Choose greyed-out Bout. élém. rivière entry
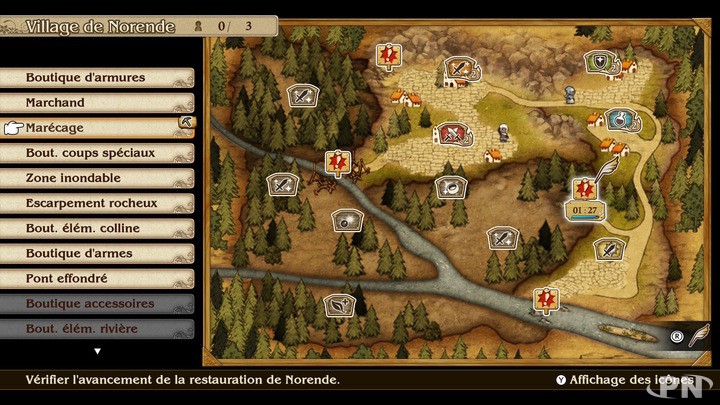 coord(97,328)
